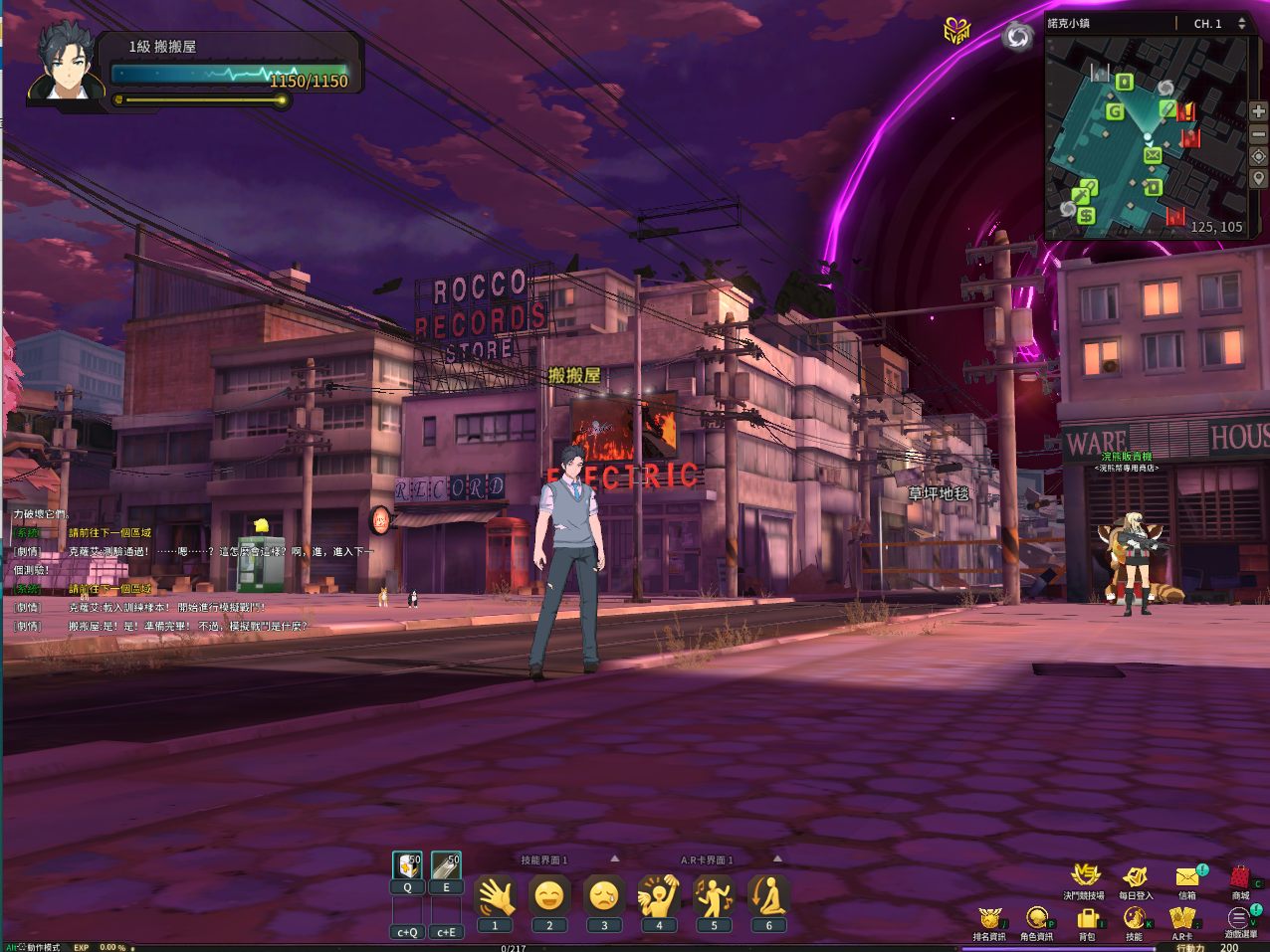Click the minimap's location pin button

(x=1258, y=178)
